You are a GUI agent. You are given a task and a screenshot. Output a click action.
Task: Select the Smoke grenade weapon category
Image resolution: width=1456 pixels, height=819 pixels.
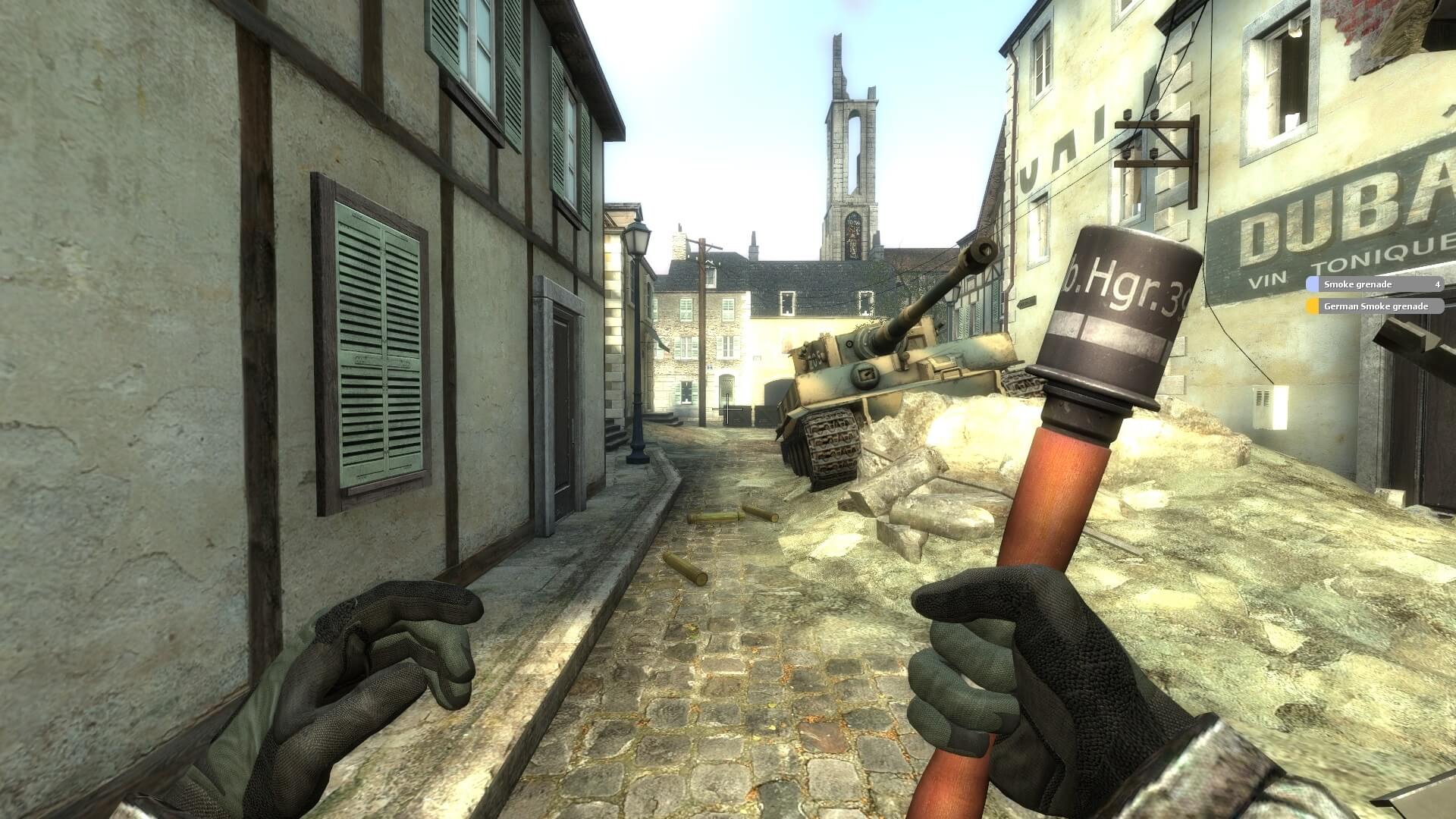coord(1373,284)
